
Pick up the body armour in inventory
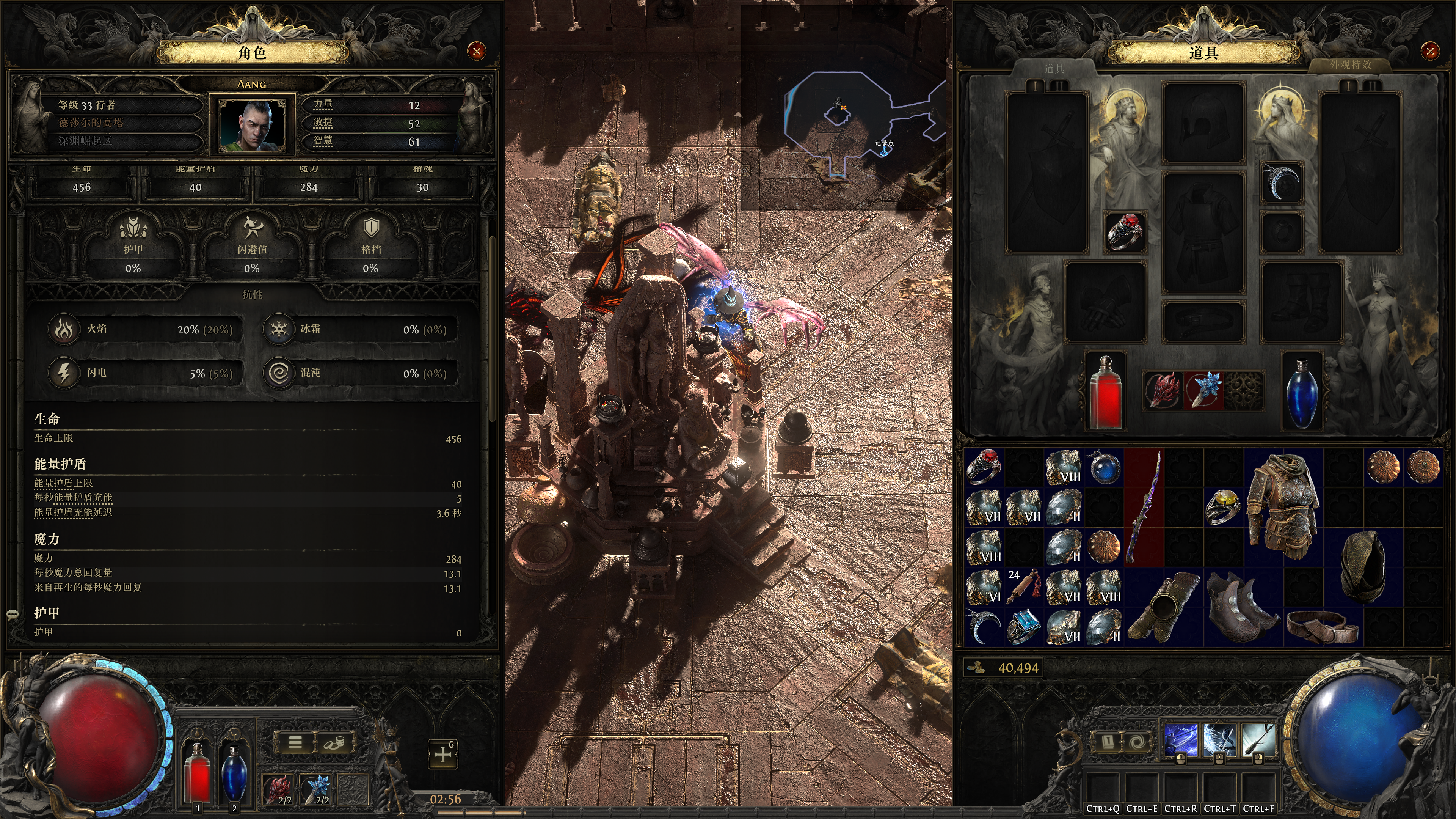click(x=1282, y=506)
